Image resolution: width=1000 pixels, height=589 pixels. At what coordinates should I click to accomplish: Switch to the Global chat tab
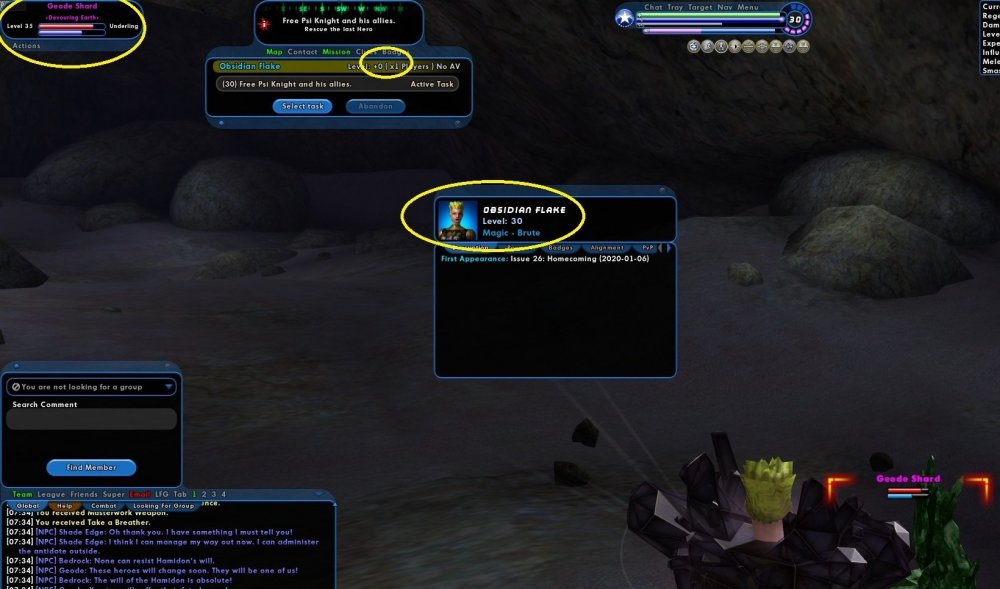coord(28,506)
